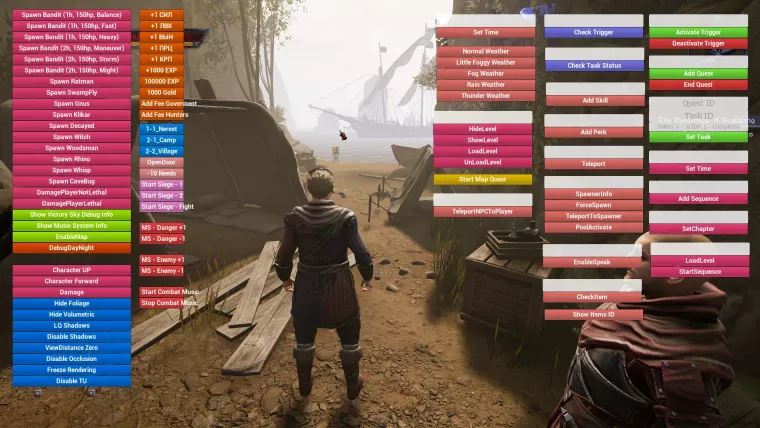Start the map quest with yellow button
Screen dimensions: 760x428
(x=483, y=179)
